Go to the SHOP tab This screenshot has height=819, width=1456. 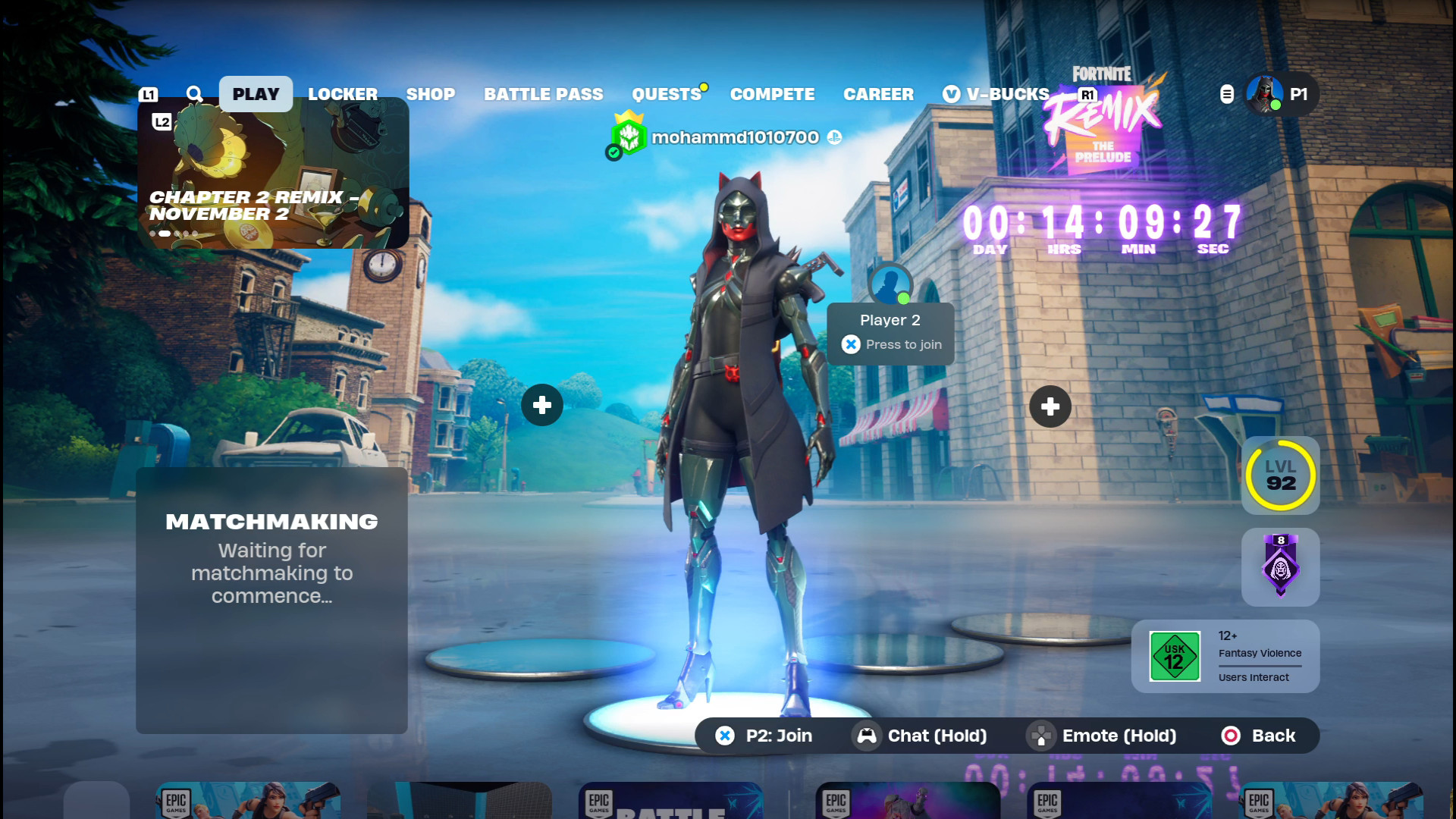(431, 94)
